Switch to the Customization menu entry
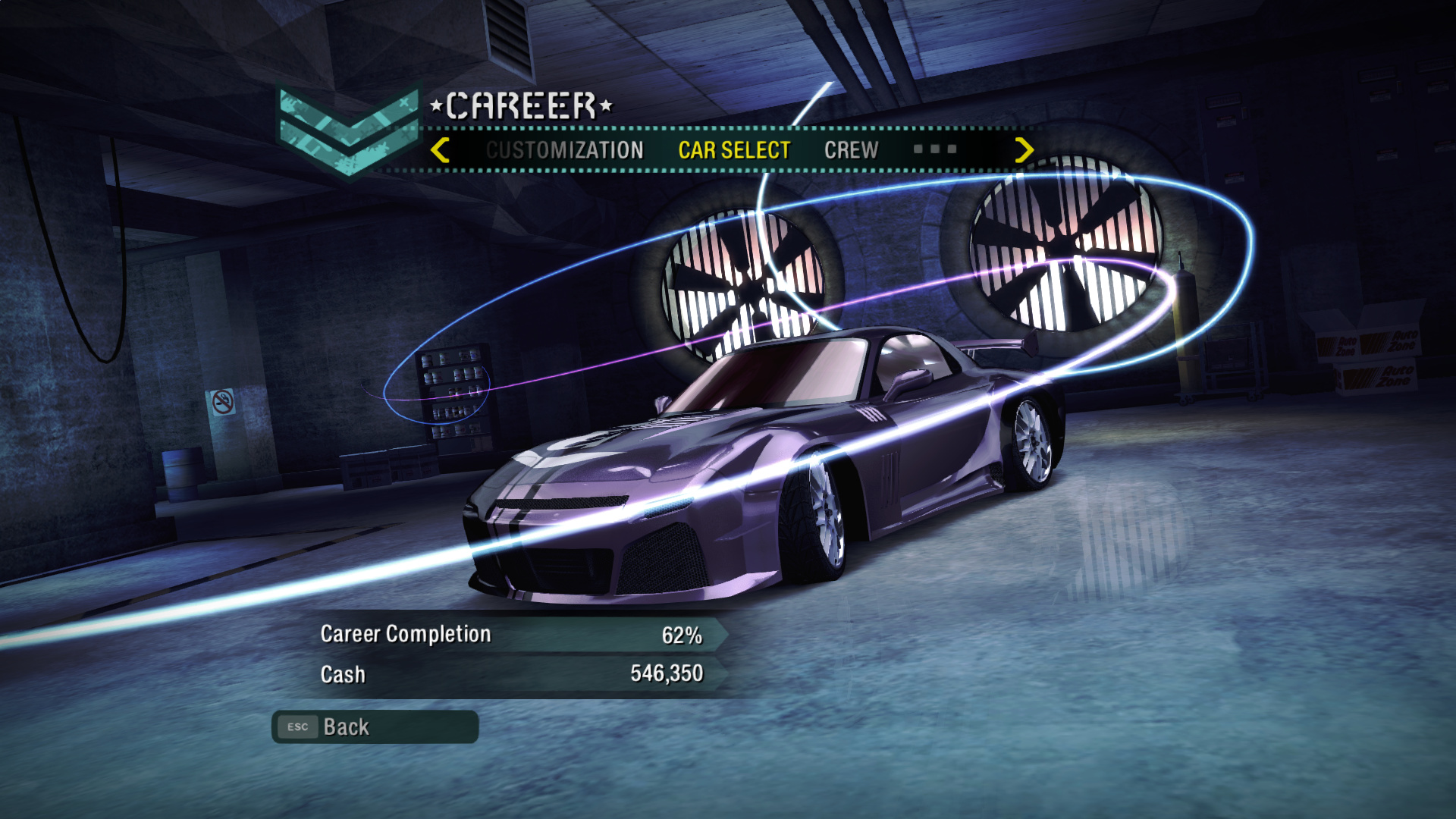This screenshot has height=819, width=1456. coord(564,150)
